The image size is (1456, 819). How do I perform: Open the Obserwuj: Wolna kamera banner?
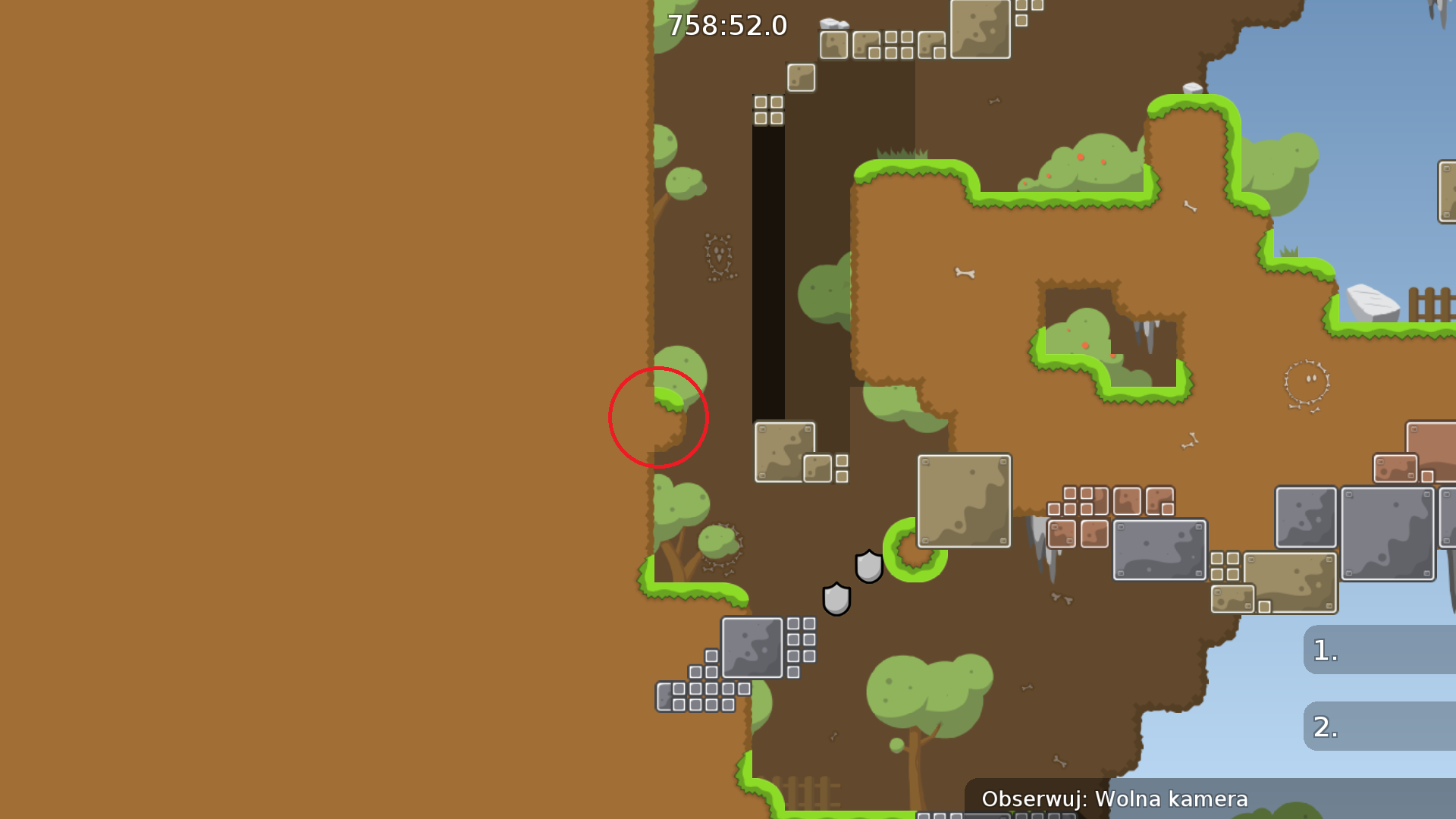1116,799
